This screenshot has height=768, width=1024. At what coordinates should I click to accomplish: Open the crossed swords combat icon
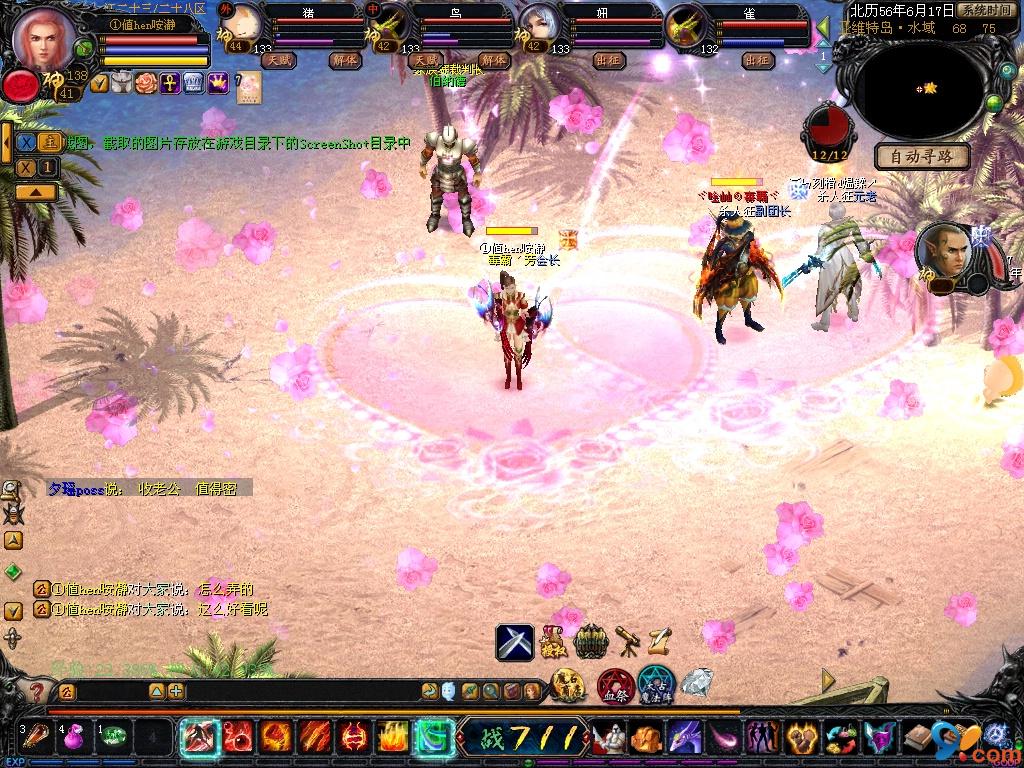515,641
